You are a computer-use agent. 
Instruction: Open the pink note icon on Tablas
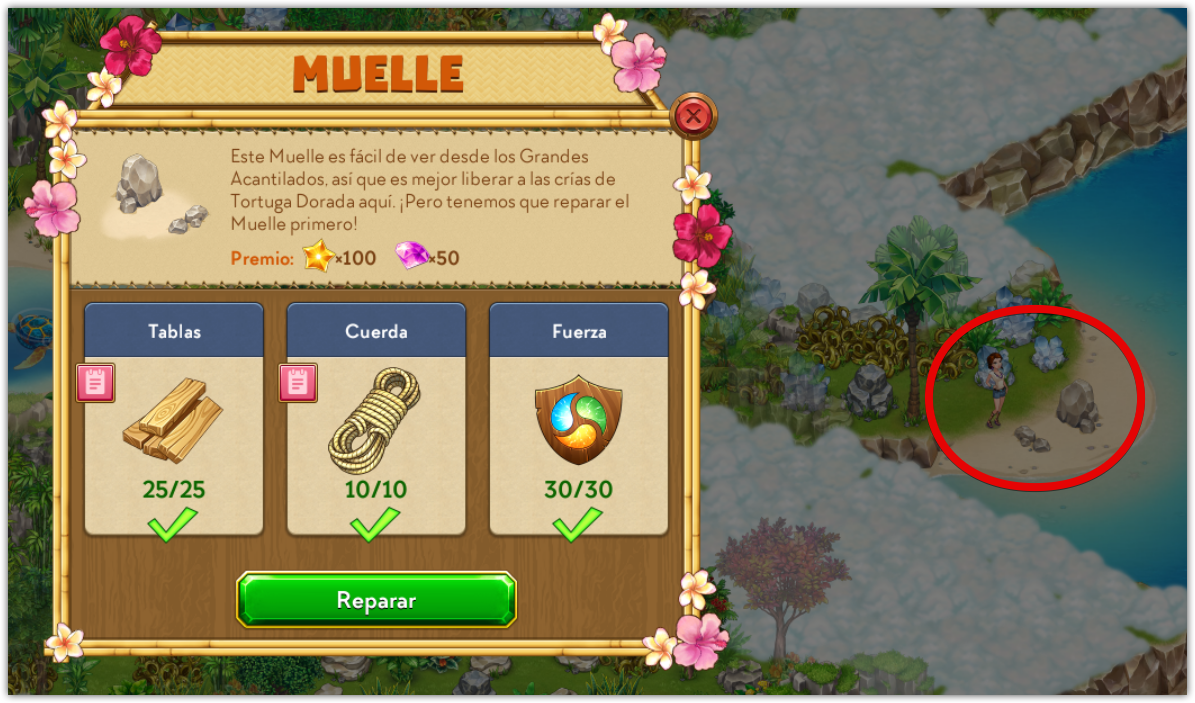(96, 382)
